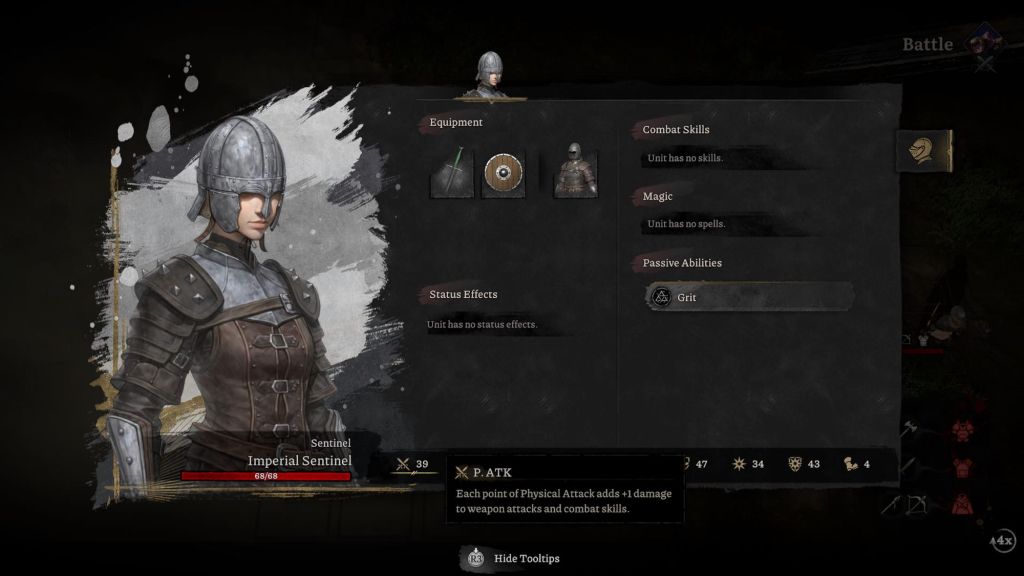1024x576 pixels.
Task: Select the stat icon showing 34
Action: [748, 464]
